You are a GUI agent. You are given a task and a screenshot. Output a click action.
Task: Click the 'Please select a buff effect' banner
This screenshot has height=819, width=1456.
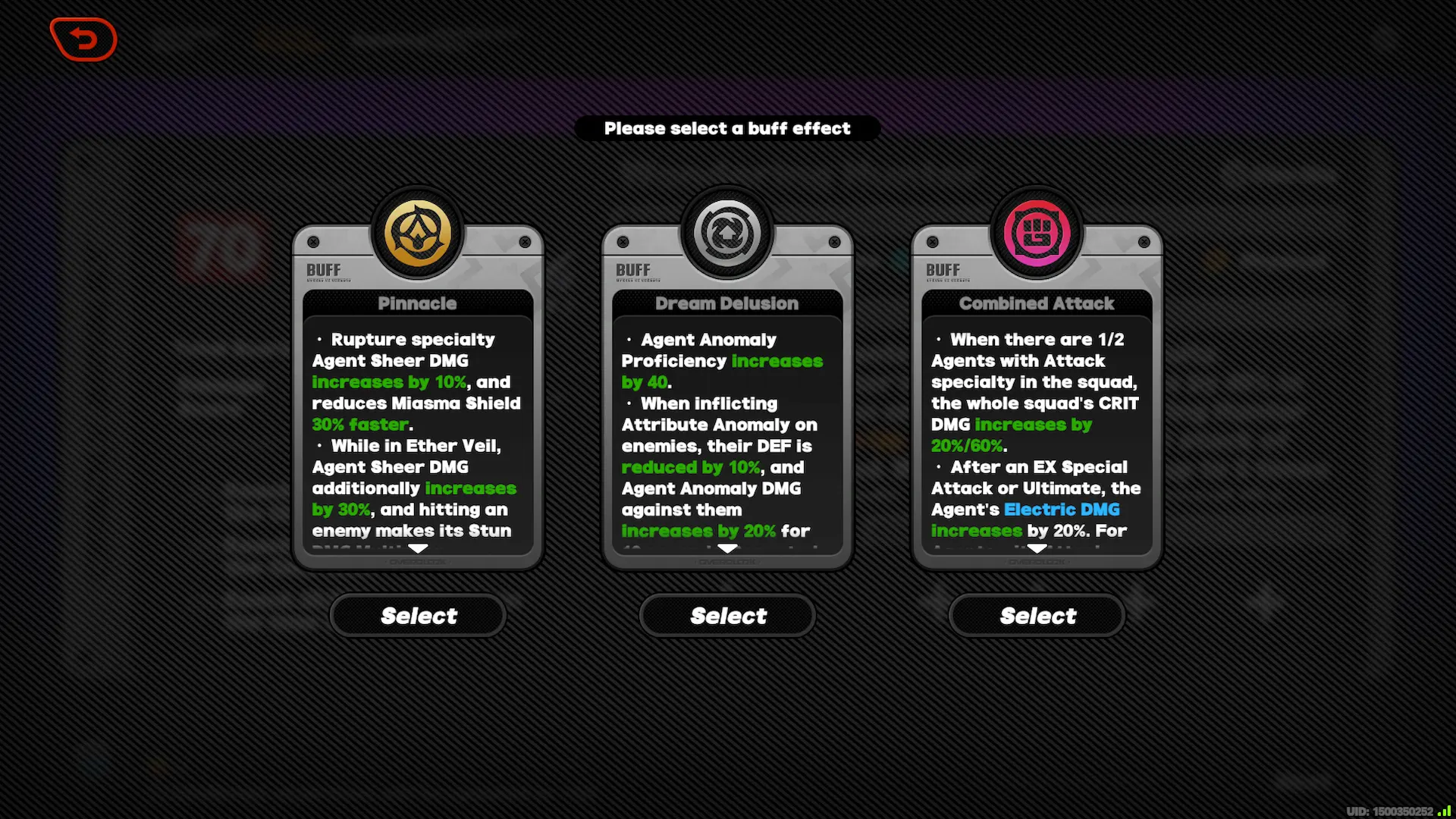(x=727, y=128)
